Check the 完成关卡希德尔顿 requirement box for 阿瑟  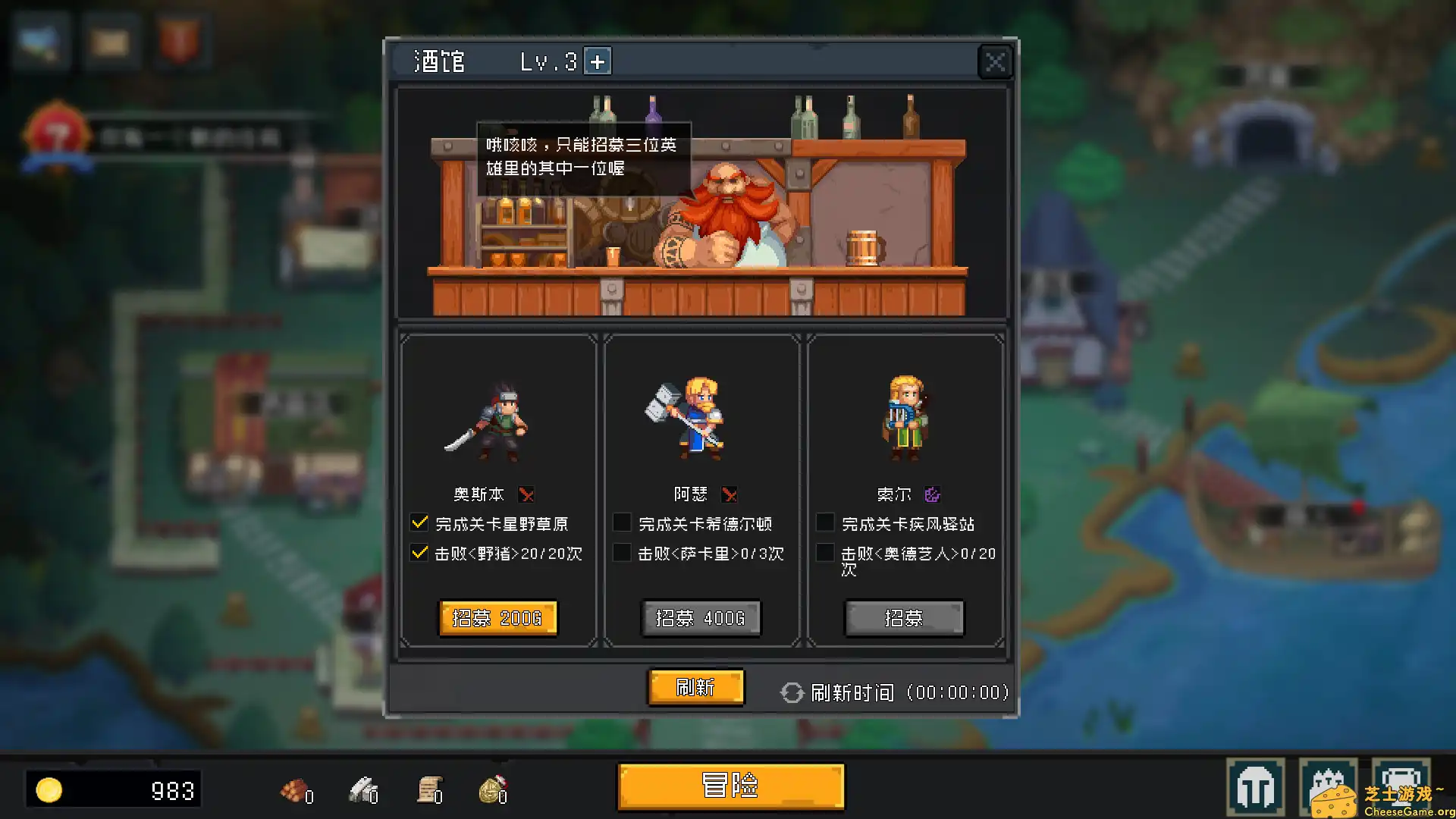(623, 522)
